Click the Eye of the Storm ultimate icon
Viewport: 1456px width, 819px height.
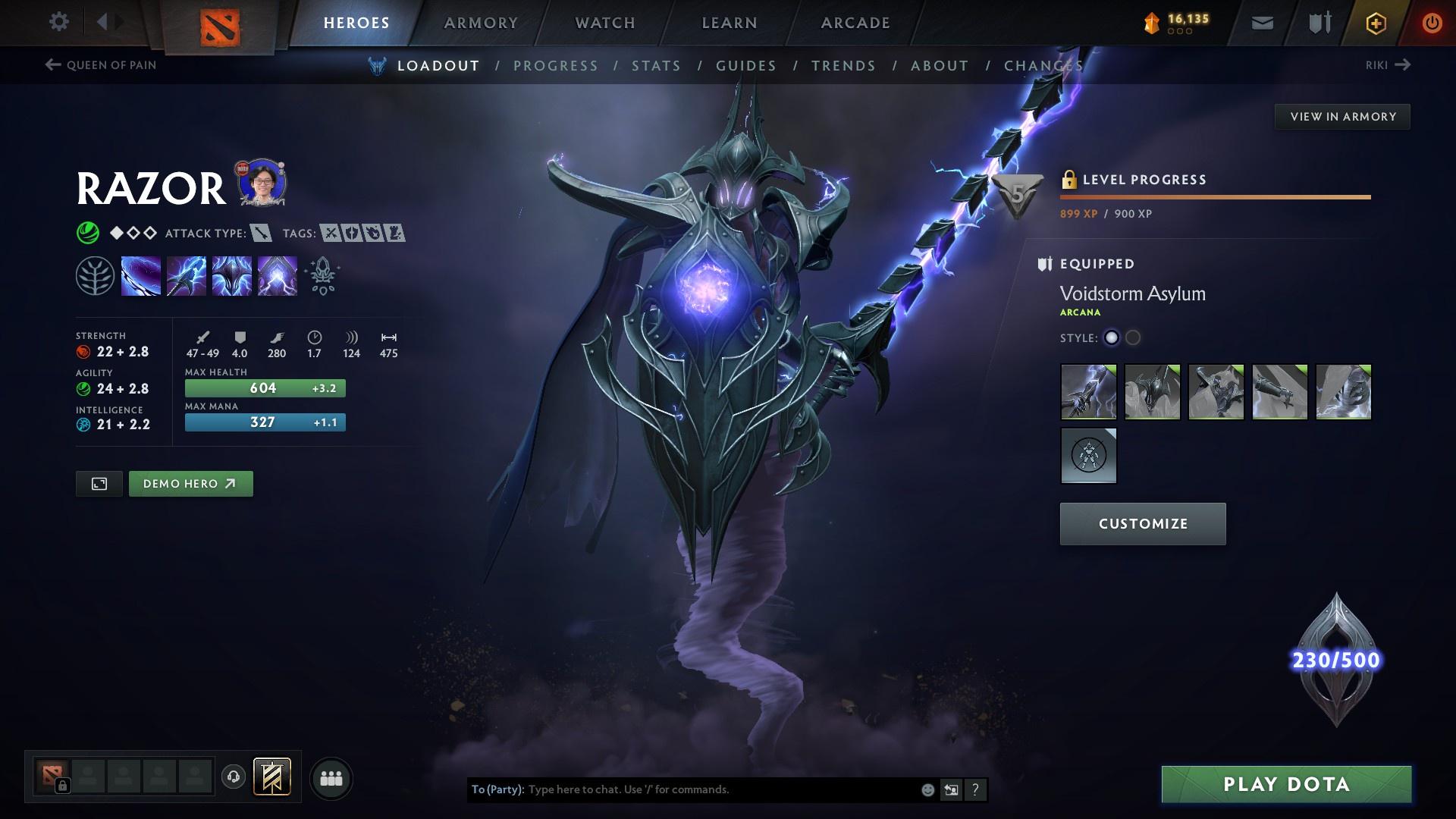(277, 275)
